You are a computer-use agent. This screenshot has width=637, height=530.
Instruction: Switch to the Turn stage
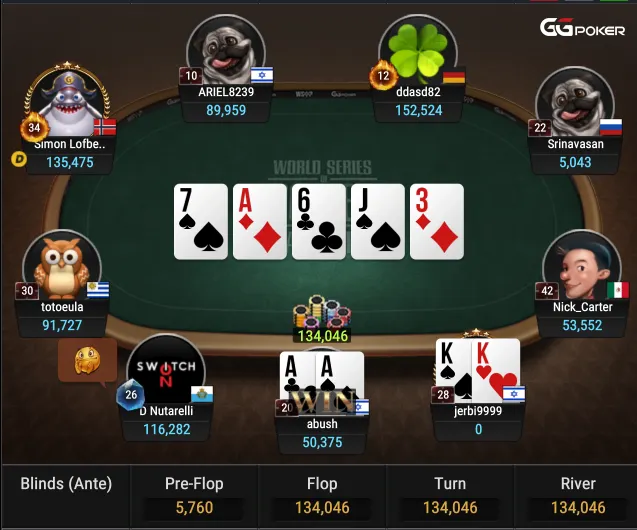pyautogui.click(x=450, y=496)
